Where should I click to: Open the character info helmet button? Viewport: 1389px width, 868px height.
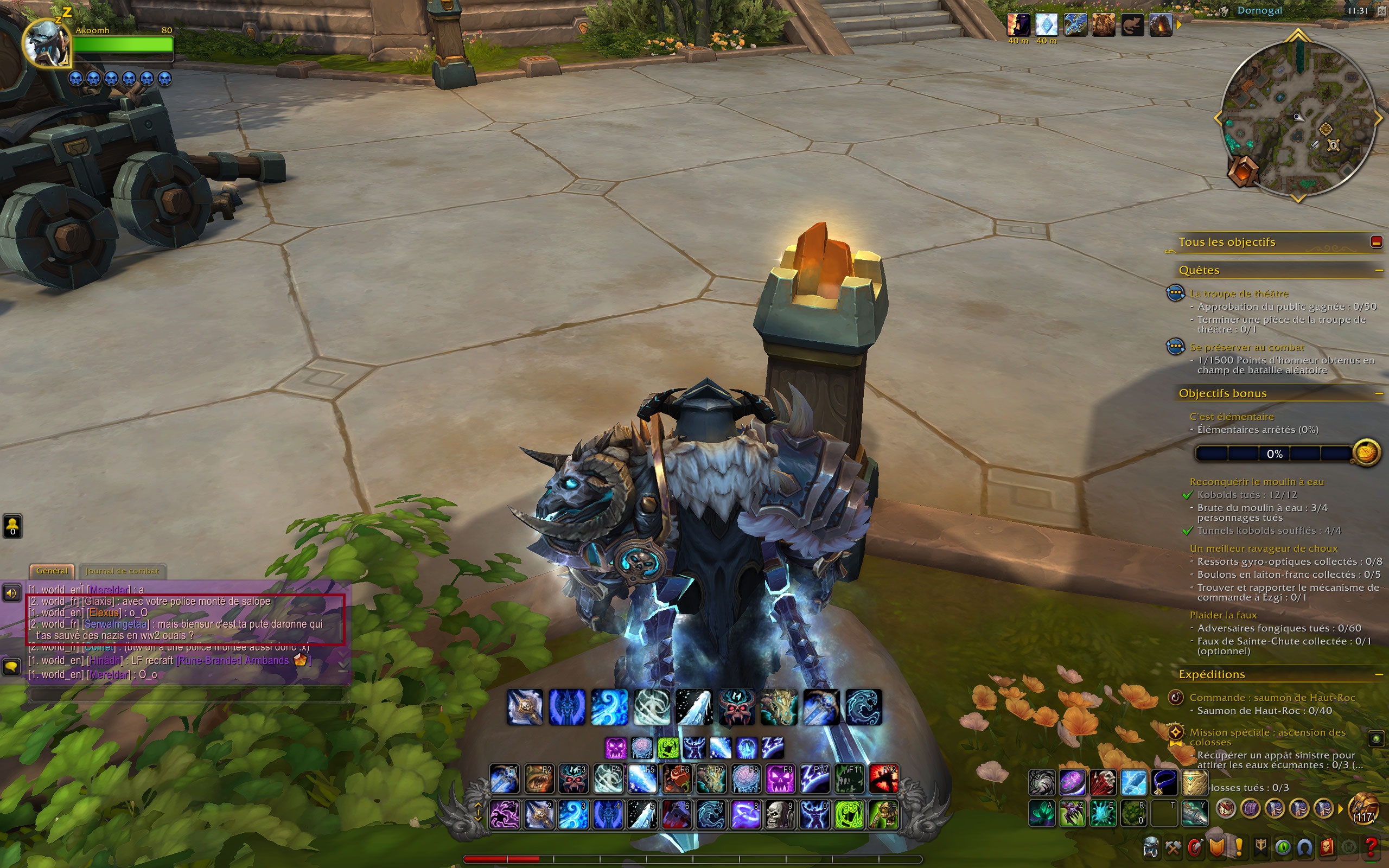1151,848
